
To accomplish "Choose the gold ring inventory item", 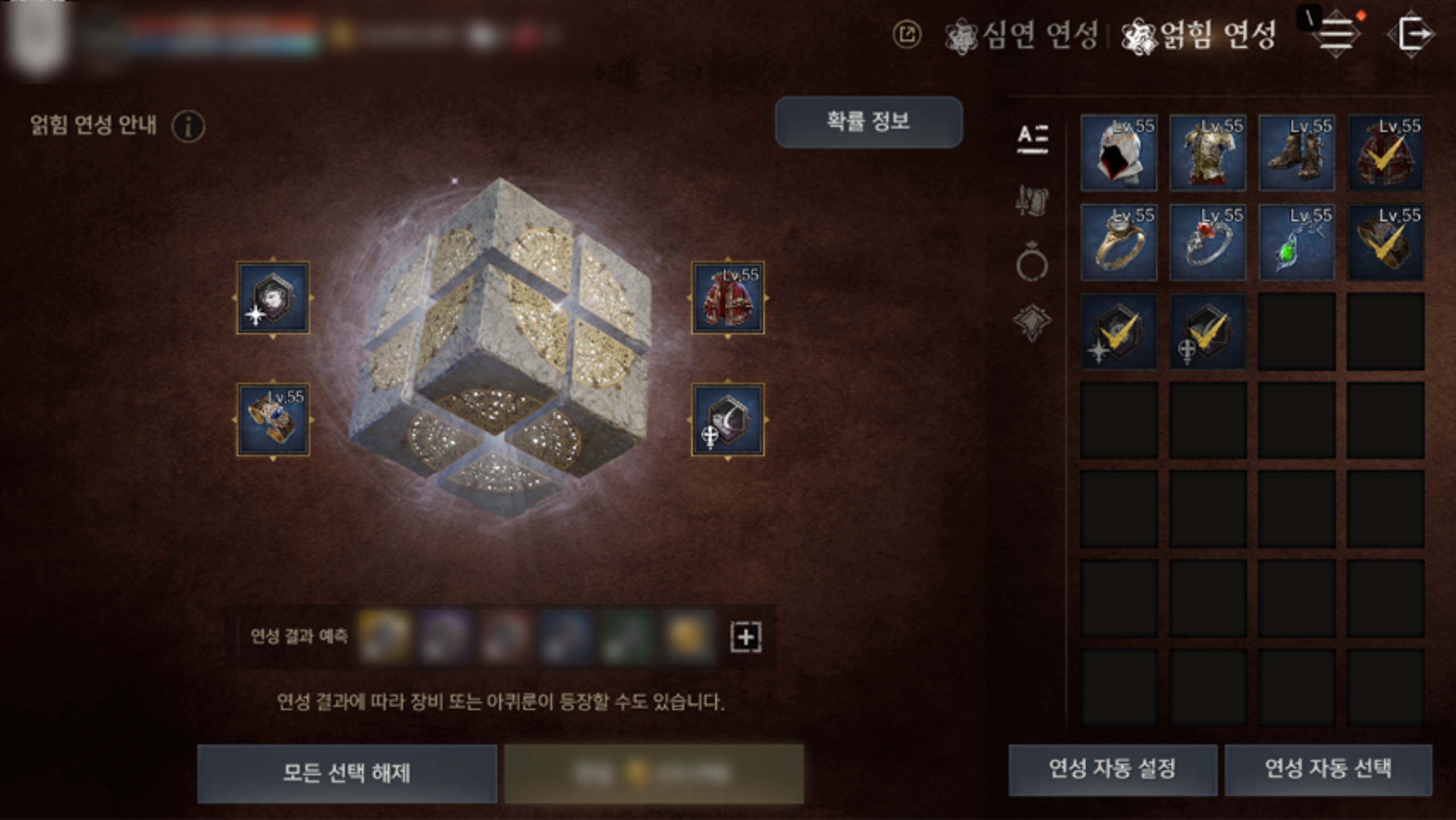I will pos(1119,242).
